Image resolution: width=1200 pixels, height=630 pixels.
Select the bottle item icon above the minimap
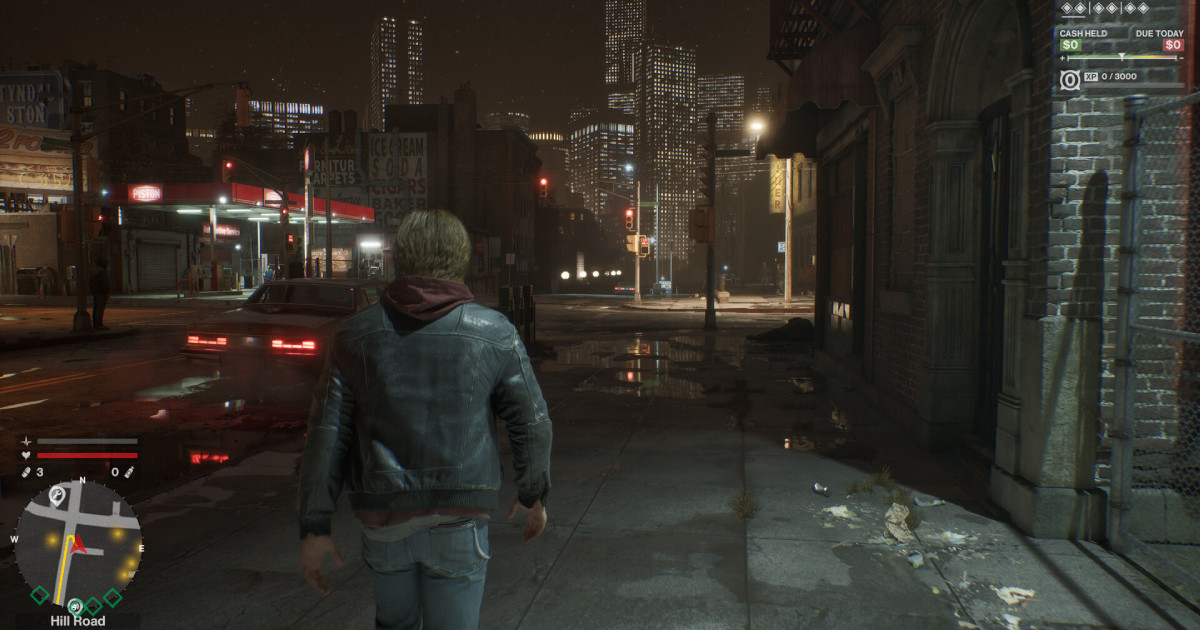[x=130, y=472]
